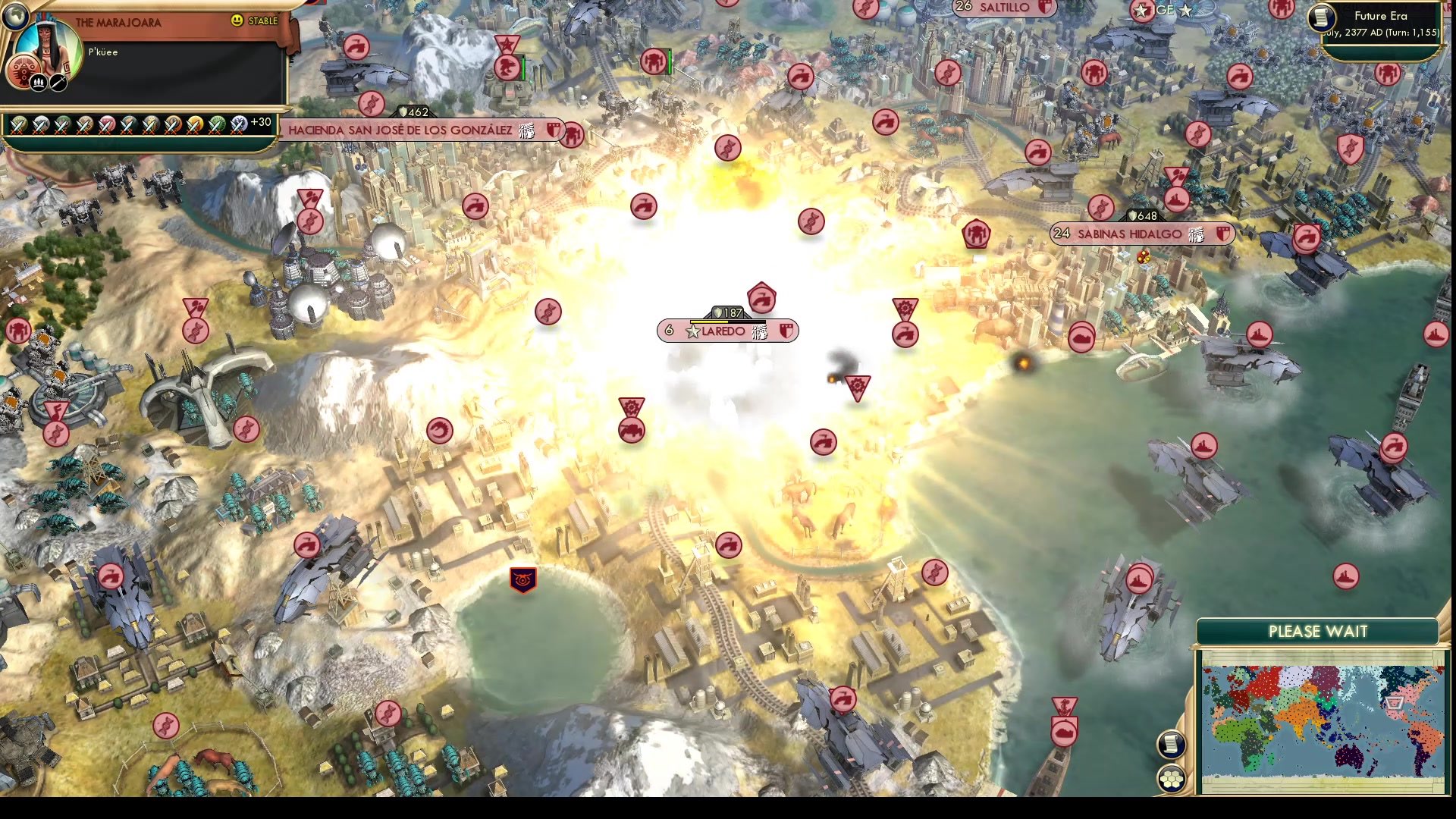
Task: Open the notification log scroll icon
Action: point(1173,743)
